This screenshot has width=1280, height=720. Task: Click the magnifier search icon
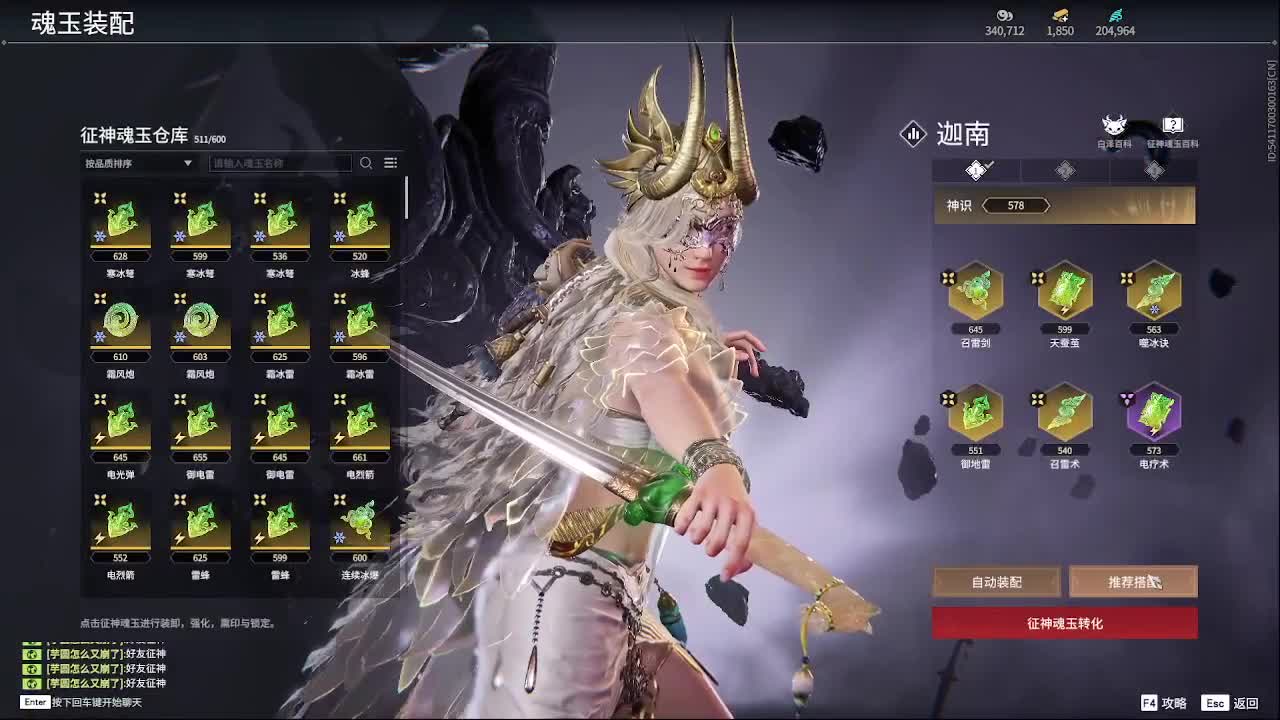pos(365,162)
